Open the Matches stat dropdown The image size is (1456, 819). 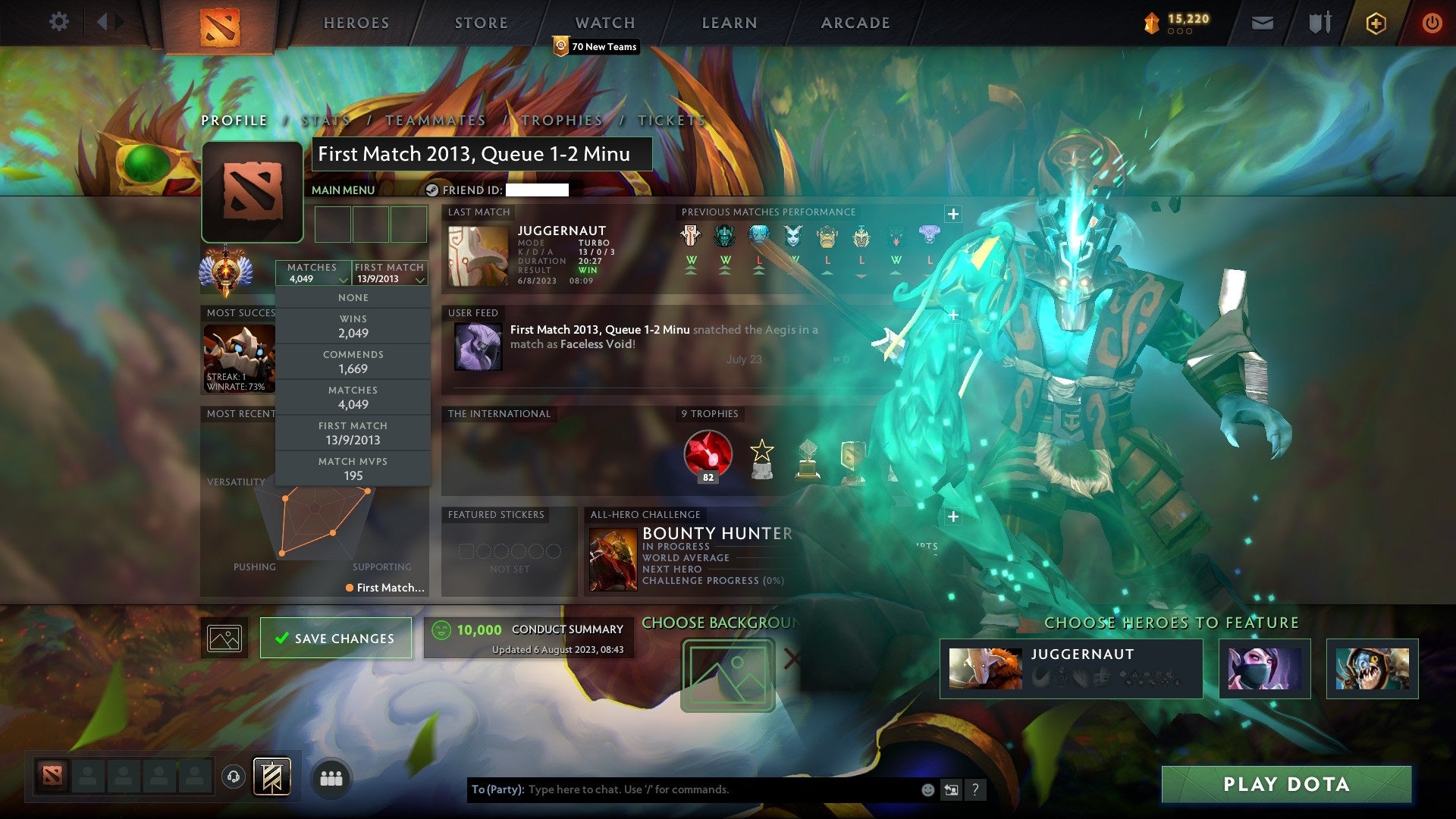(313, 273)
